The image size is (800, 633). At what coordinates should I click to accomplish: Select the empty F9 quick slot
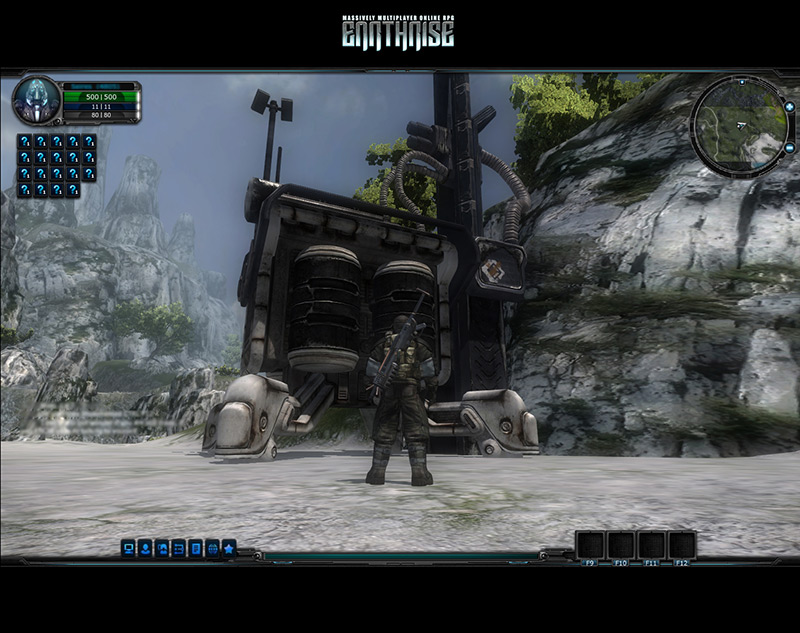[x=590, y=545]
